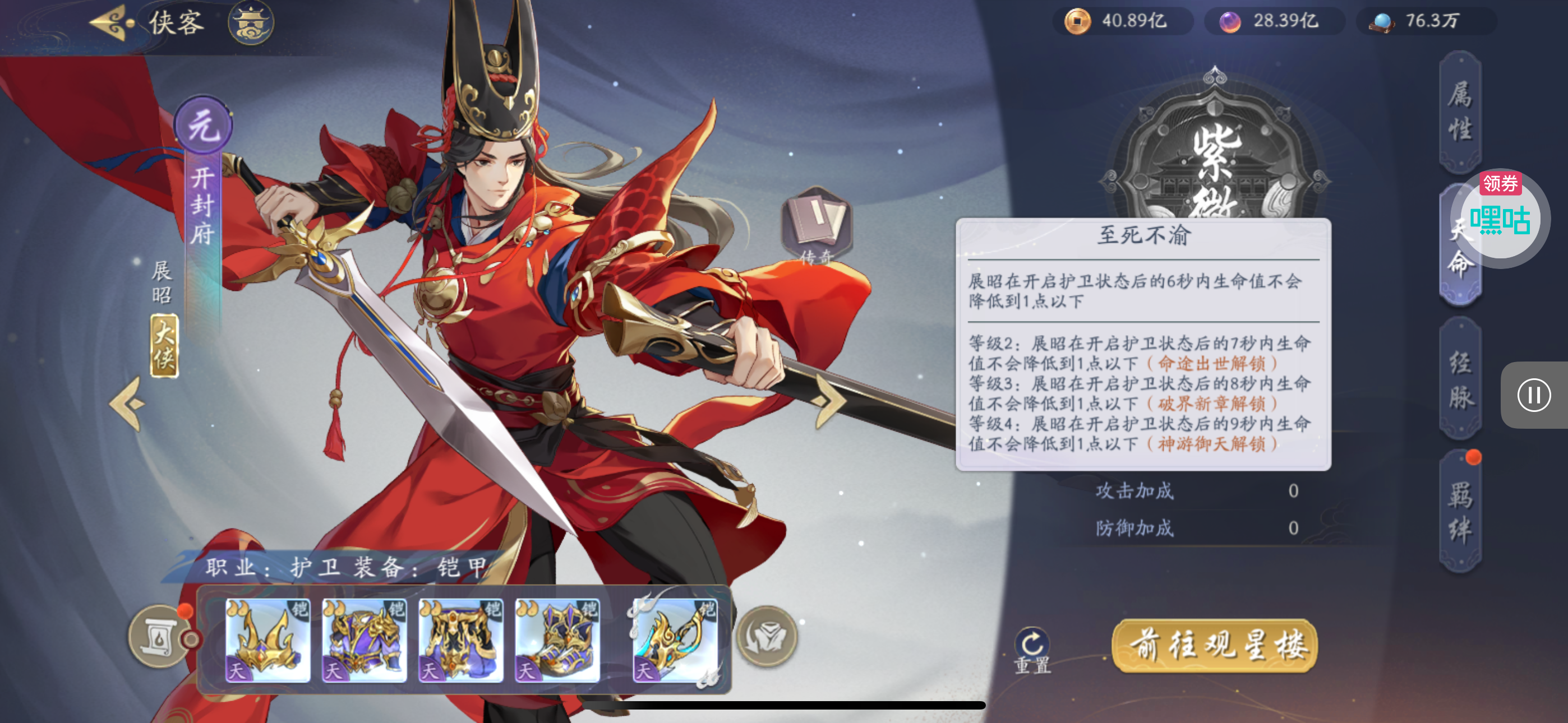
Task: Switch to the 属性 attributes tab
Action: click(x=1459, y=112)
